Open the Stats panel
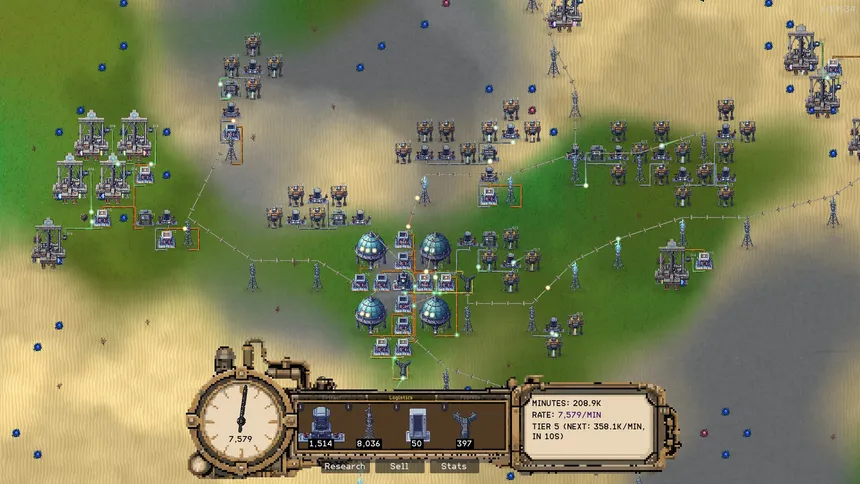 point(454,466)
